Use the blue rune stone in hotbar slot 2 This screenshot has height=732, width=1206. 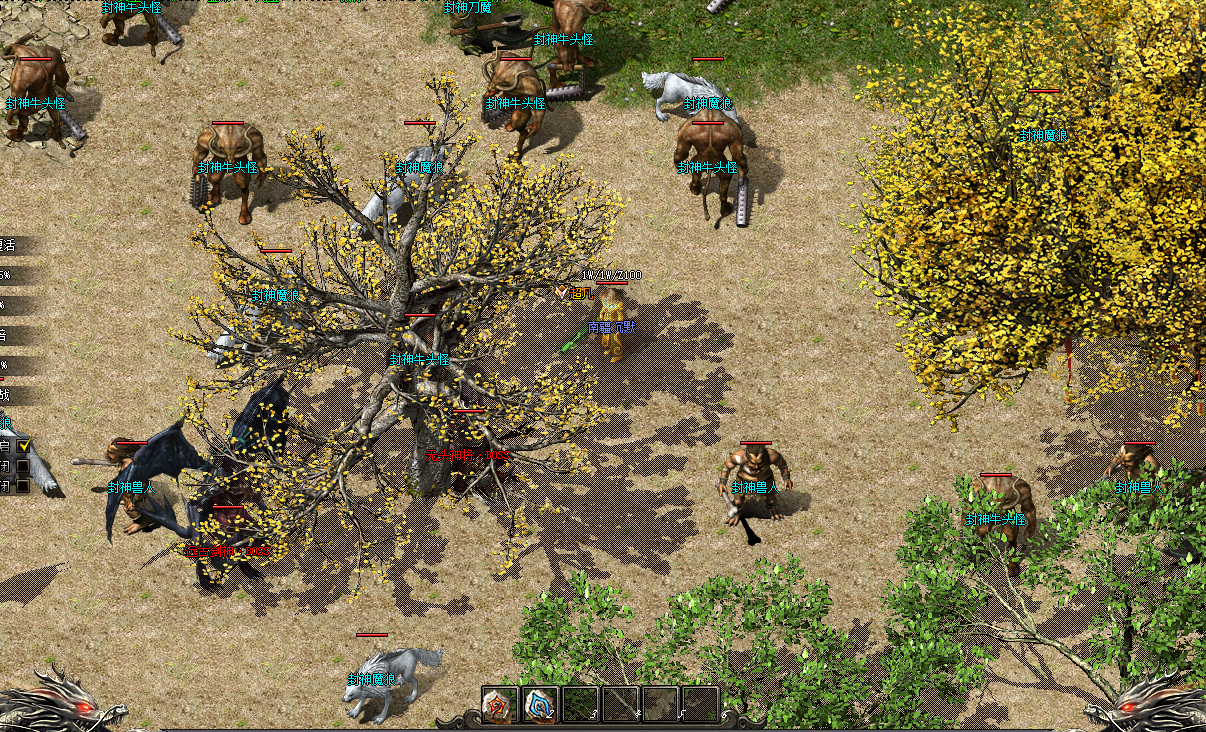[x=540, y=704]
